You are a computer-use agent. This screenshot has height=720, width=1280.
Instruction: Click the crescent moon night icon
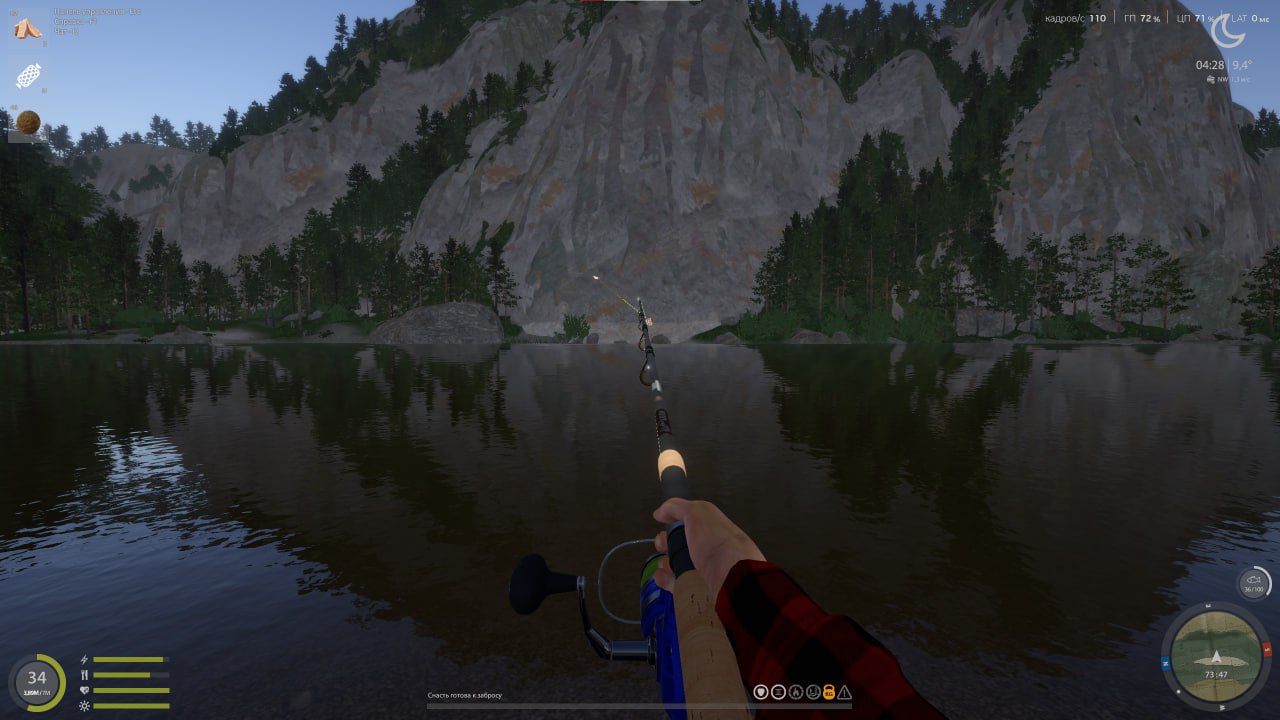[1227, 30]
